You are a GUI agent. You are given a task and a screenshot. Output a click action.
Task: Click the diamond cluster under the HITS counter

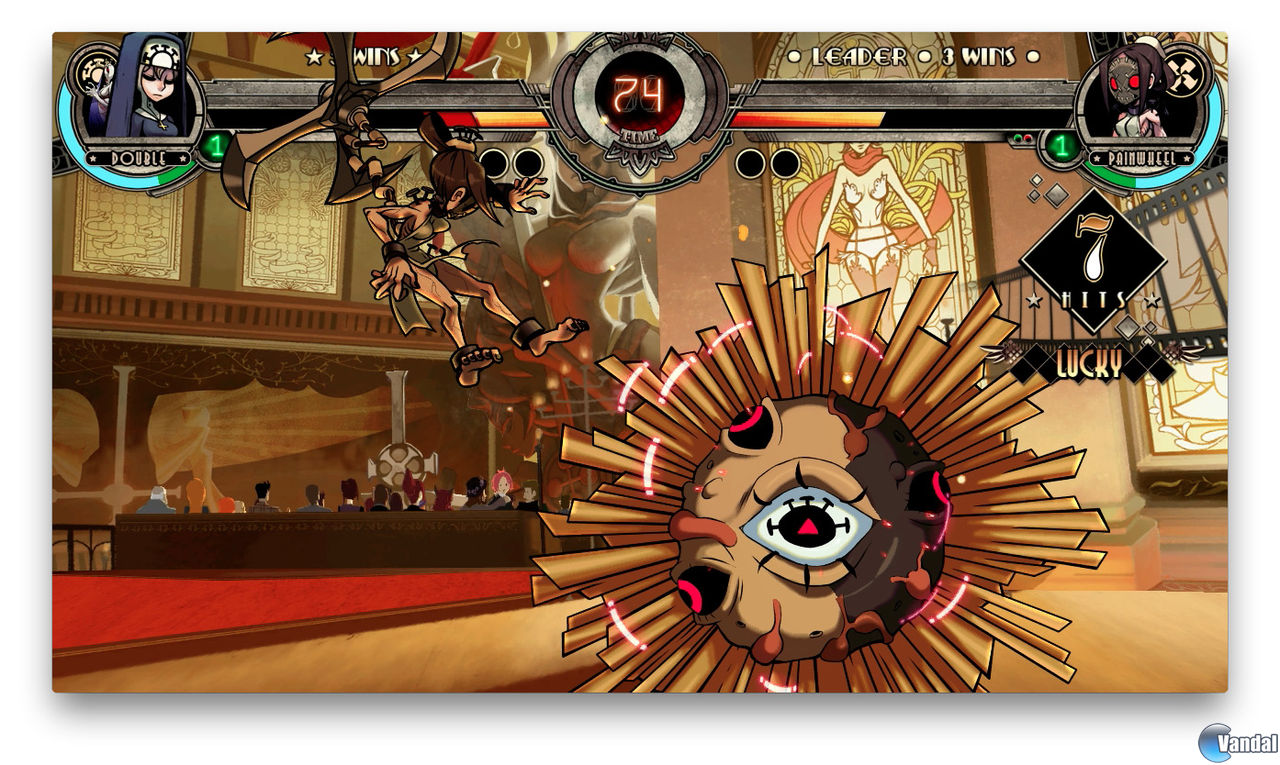[1129, 329]
